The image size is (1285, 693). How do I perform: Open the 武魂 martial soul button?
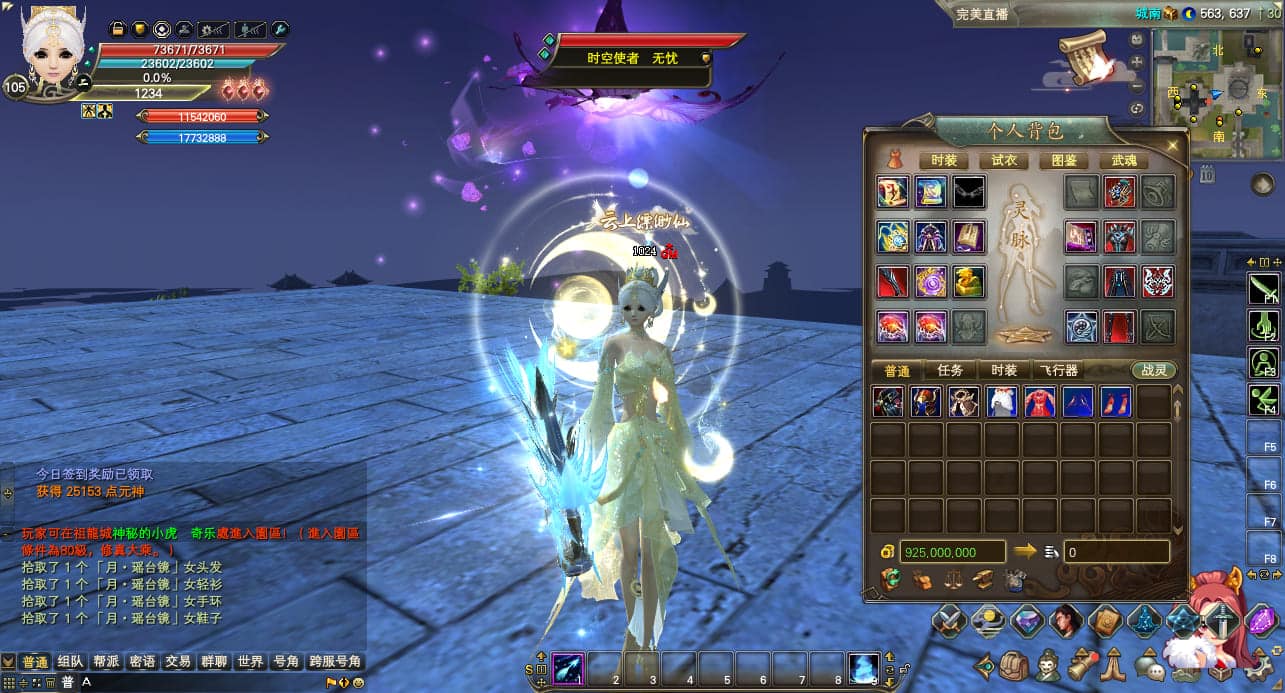pyautogui.click(x=1124, y=160)
